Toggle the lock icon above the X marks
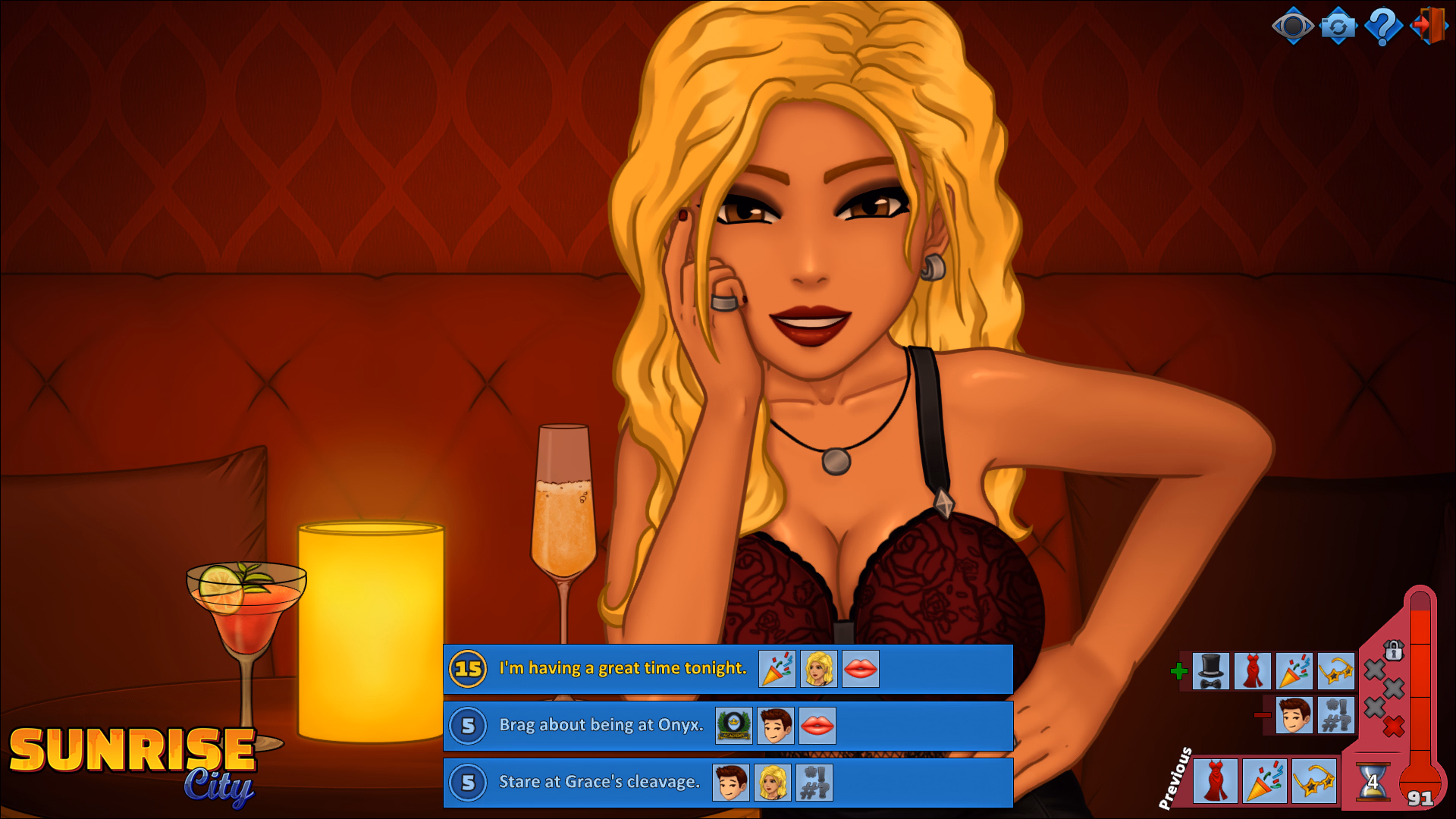 pyautogui.click(x=1394, y=650)
